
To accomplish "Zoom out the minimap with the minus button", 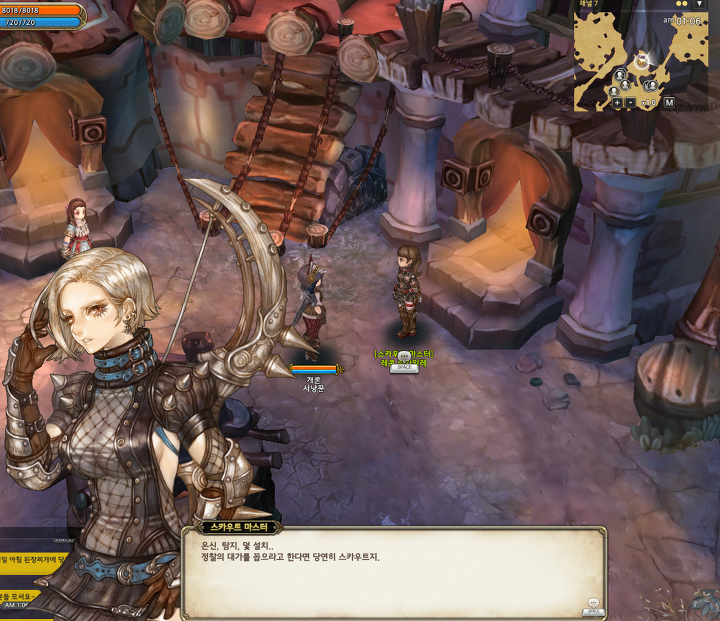I will pos(631,103).
